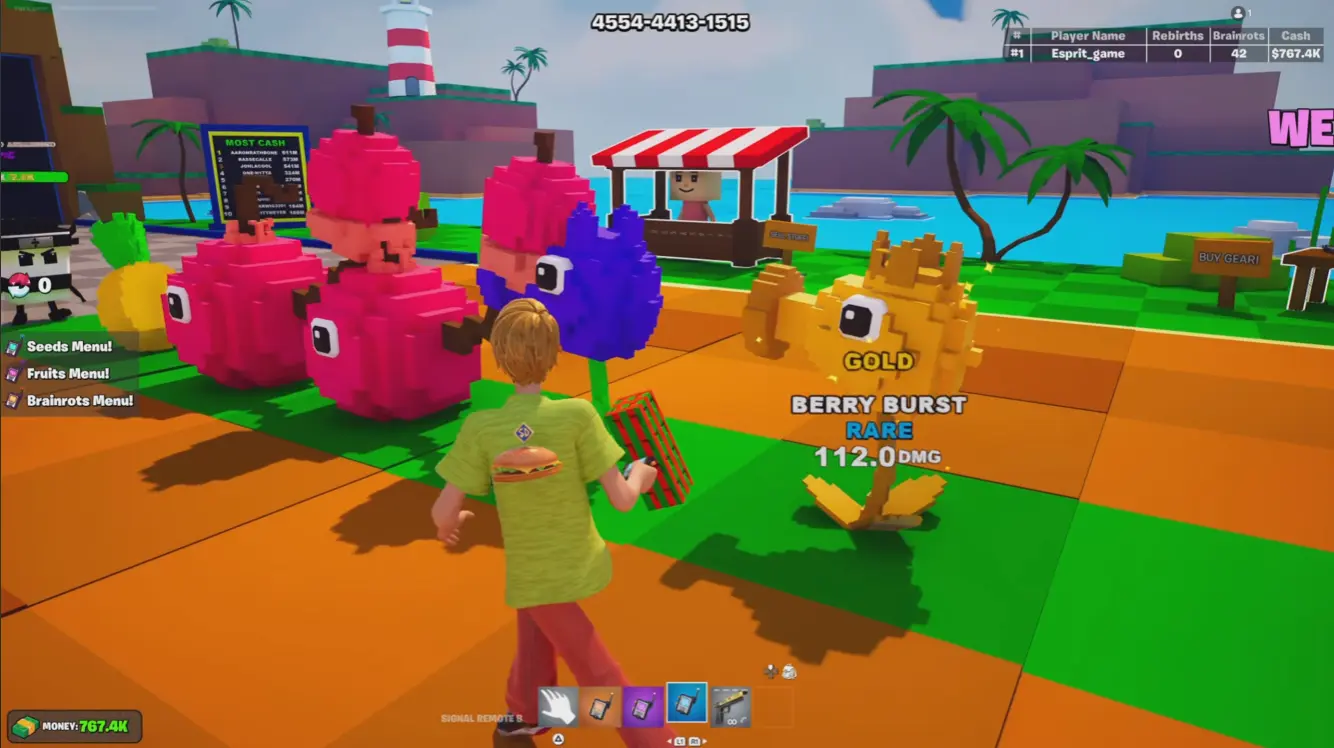The height and width of the screenshot is (748, 1334).
Task: Click the triangle drop-item button under the hotbar
Action: (x=559, y=738)
